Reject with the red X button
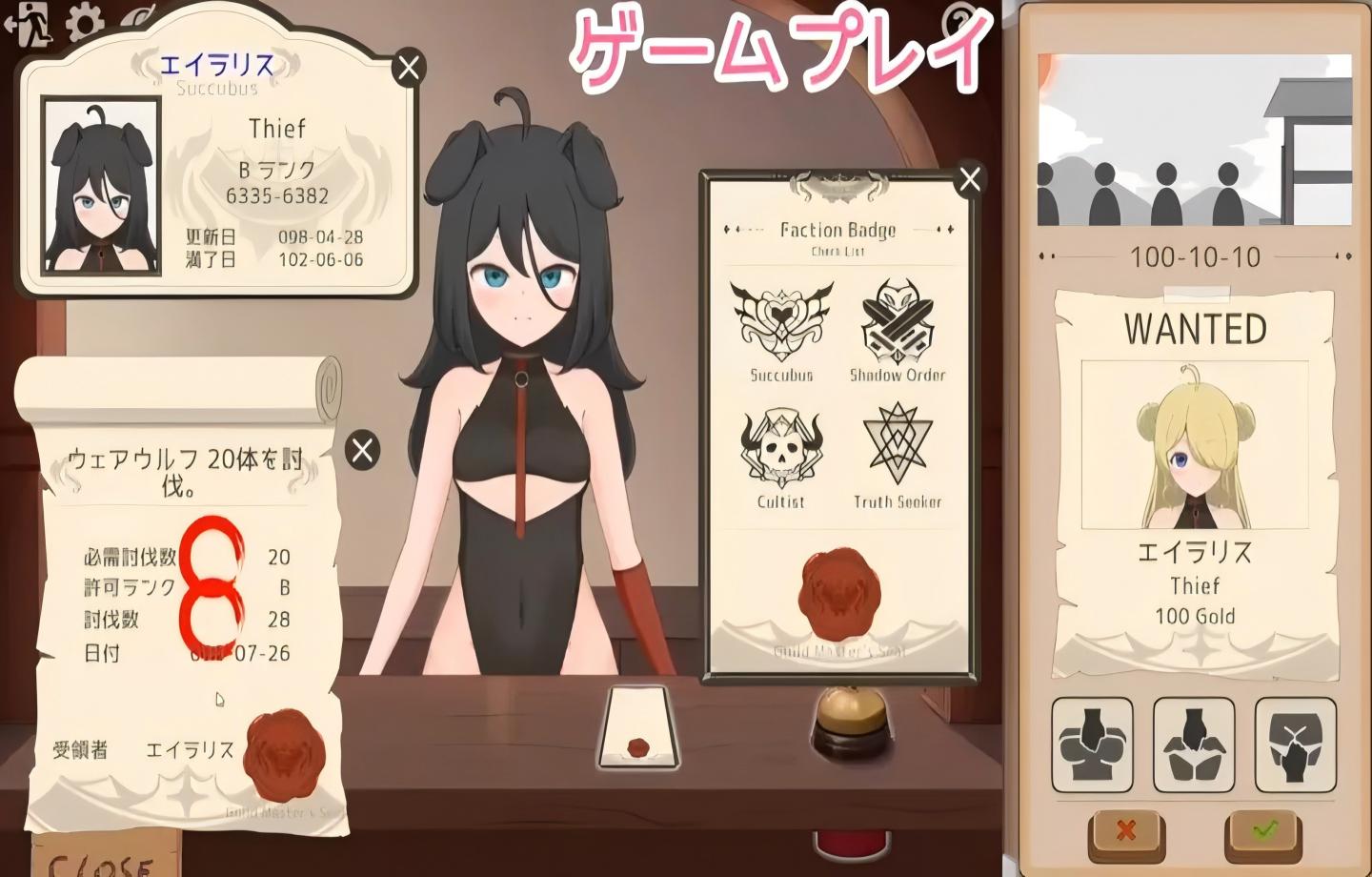 click(1124, 829)
